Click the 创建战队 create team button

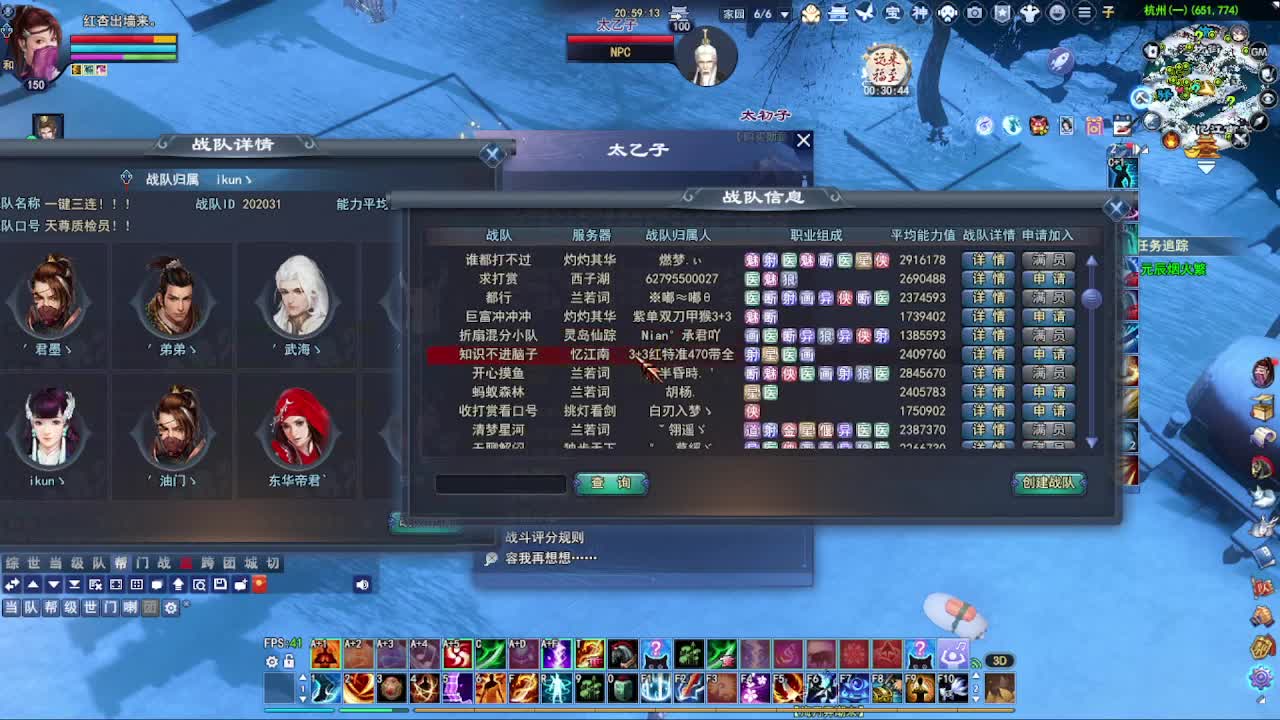(x=1050, y=483)
